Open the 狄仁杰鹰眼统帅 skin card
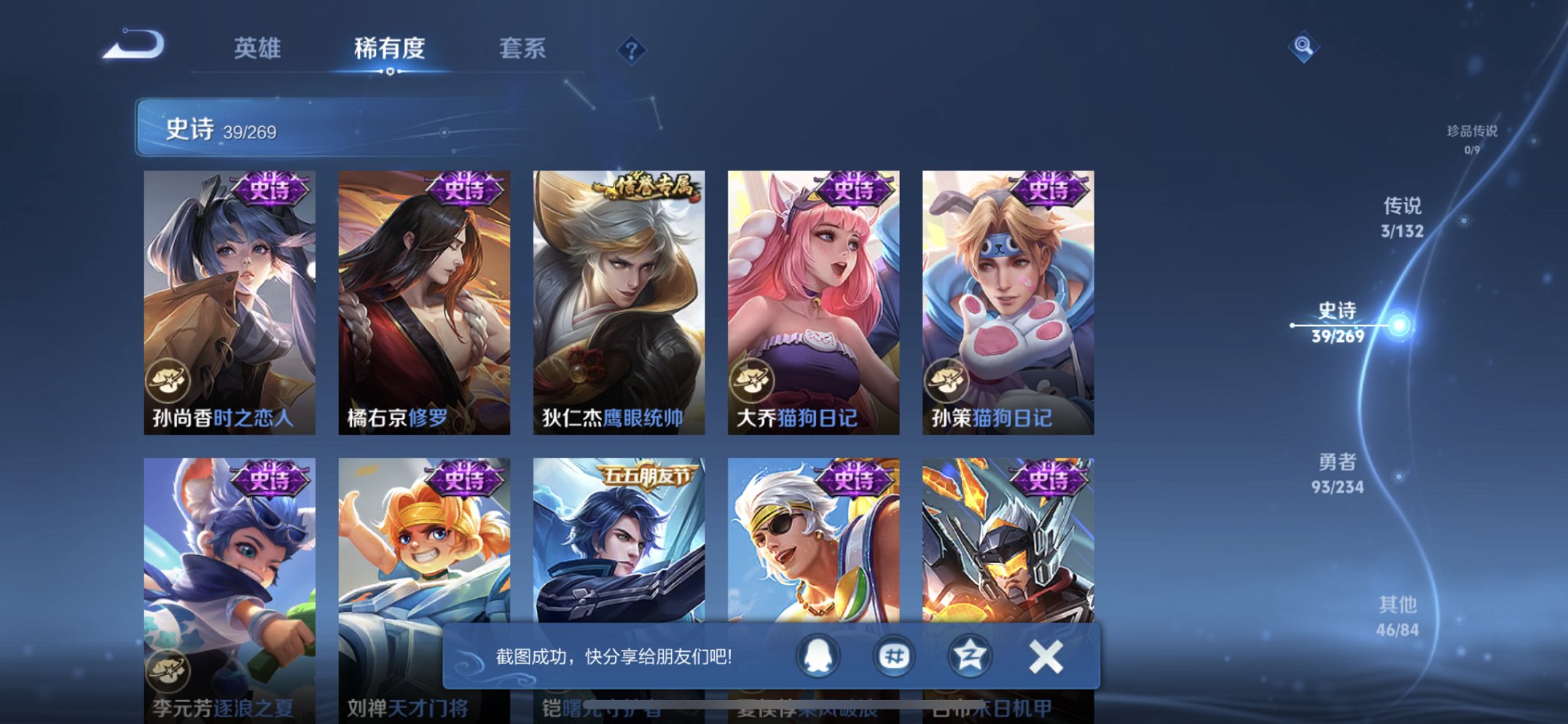Image resolution: width=1568 pixels, height=724 pixels. click(620, 299)
